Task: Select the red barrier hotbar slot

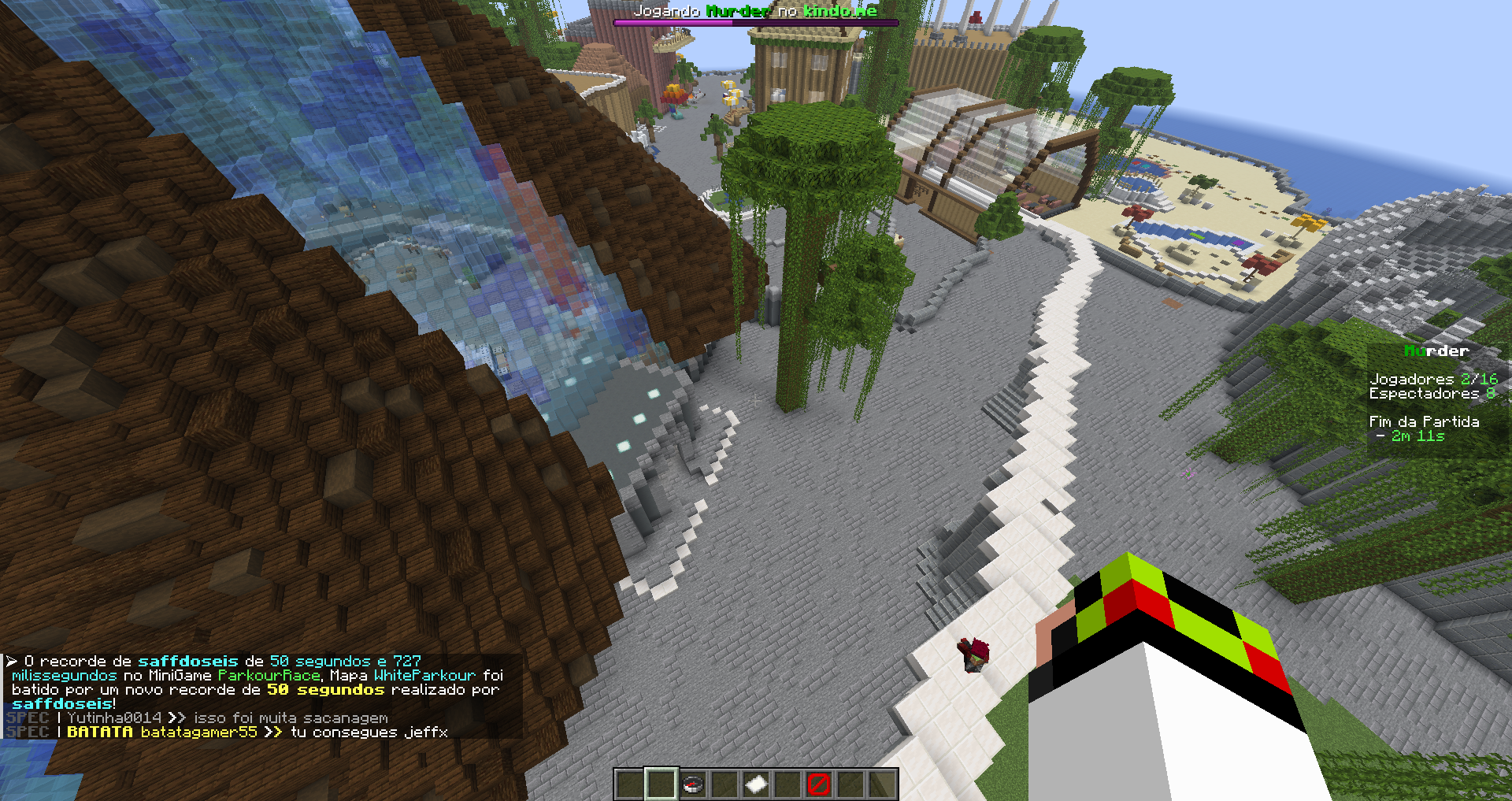Action: point(819,784)
